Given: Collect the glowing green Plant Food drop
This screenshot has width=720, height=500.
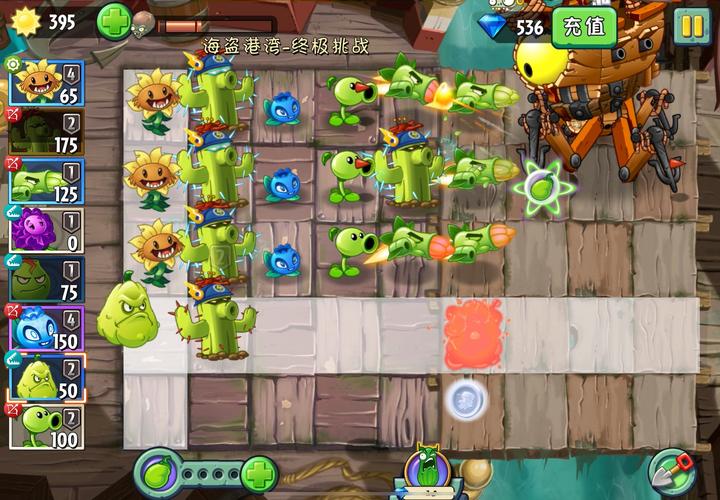Looking at the screenshot, I should 541,187.
